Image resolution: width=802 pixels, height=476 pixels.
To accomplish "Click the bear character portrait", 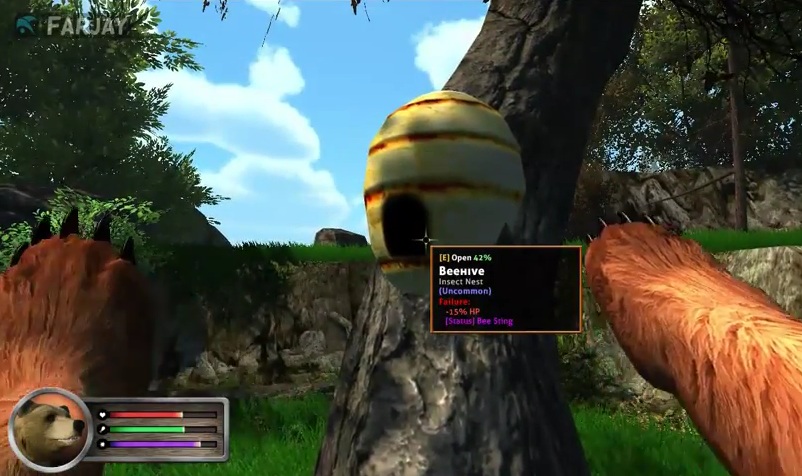I will point(49,430).
